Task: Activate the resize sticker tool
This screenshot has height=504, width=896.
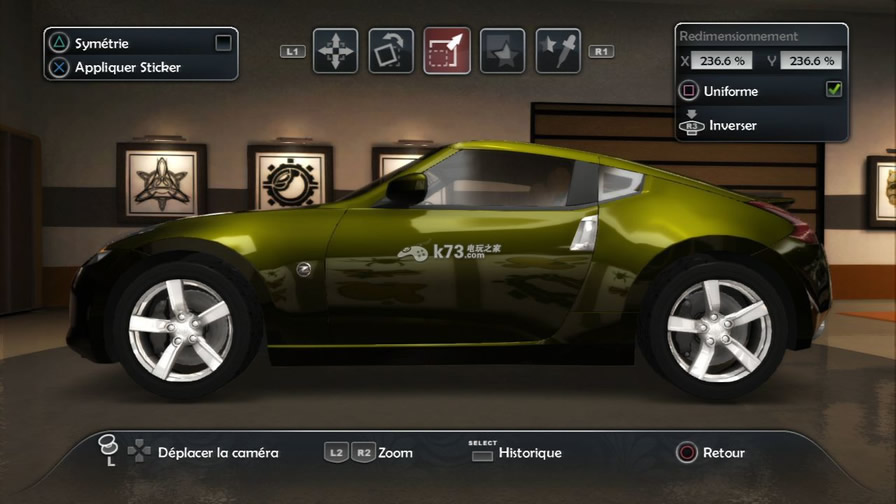Action: (447, 50)
